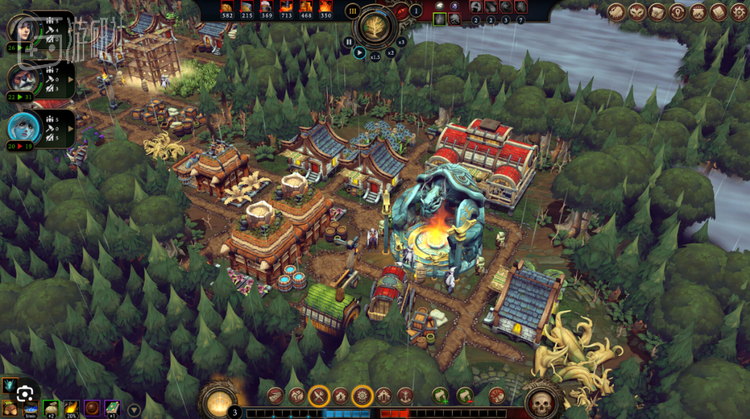The height and width of the screenshot is (419, 750).
Task: Click the central golden tree emblem
Action: (x=376, y=25)
